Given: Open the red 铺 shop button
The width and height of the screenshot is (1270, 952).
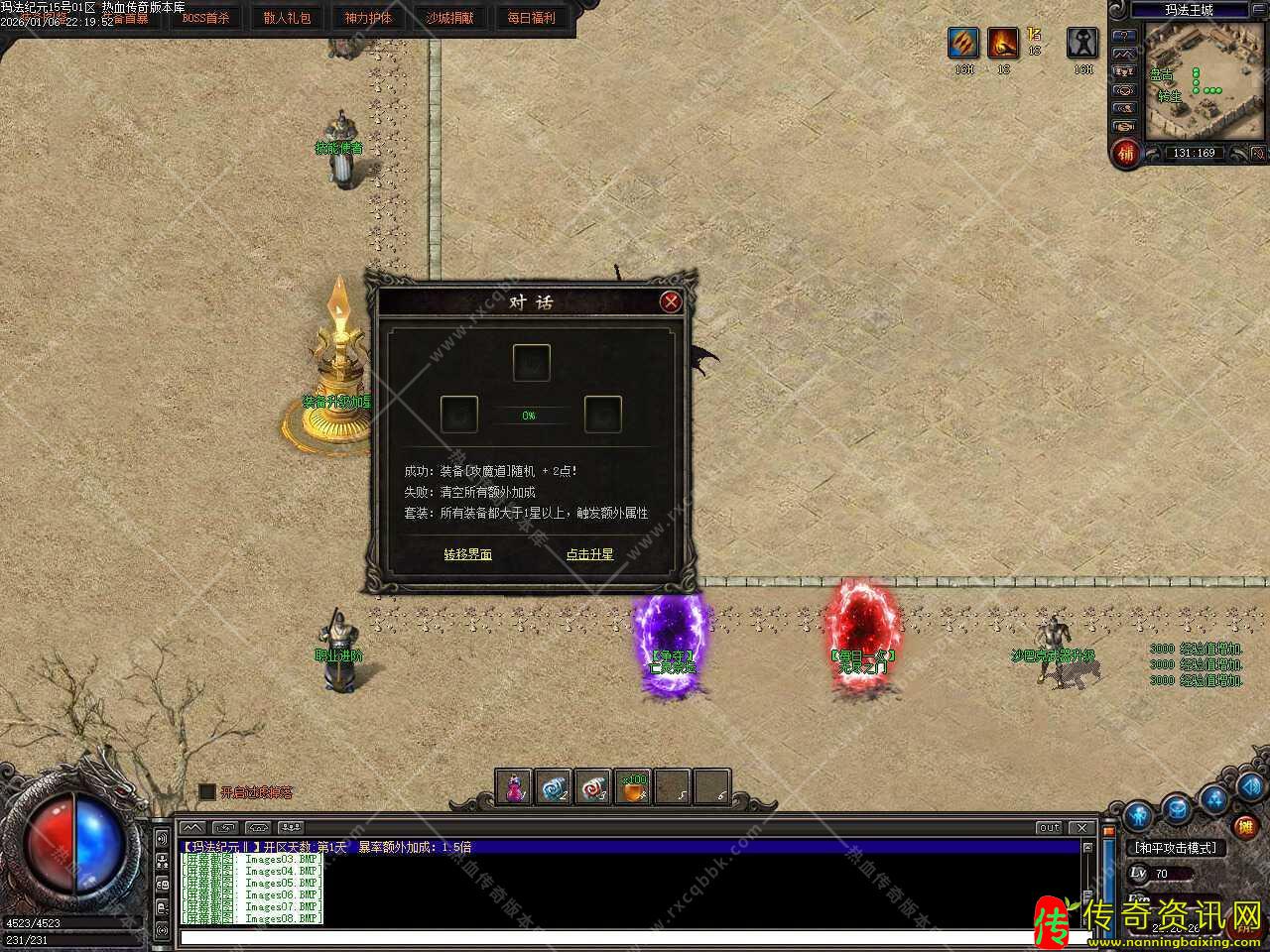Looking at the screenshot, I should 1125,154.
